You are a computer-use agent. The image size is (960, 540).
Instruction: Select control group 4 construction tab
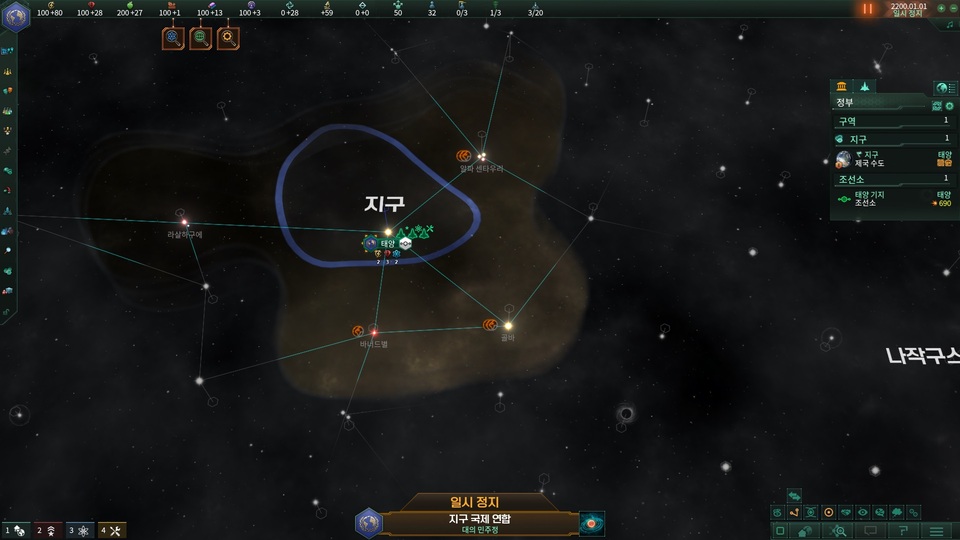coord(112,530)
